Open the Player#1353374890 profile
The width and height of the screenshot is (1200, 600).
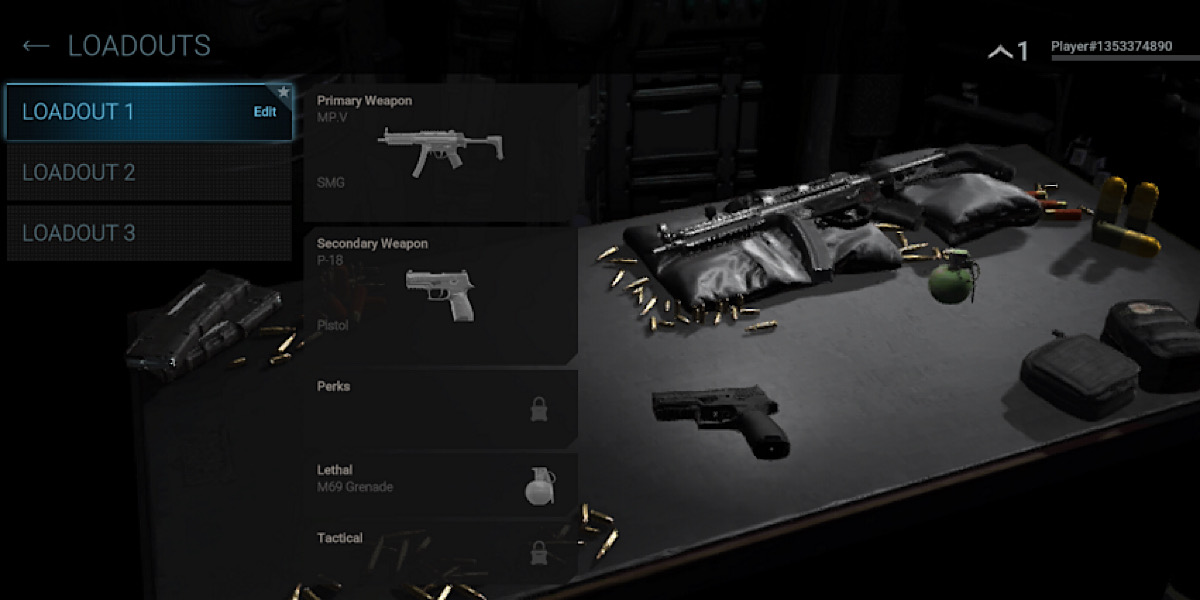(1111, 47)
